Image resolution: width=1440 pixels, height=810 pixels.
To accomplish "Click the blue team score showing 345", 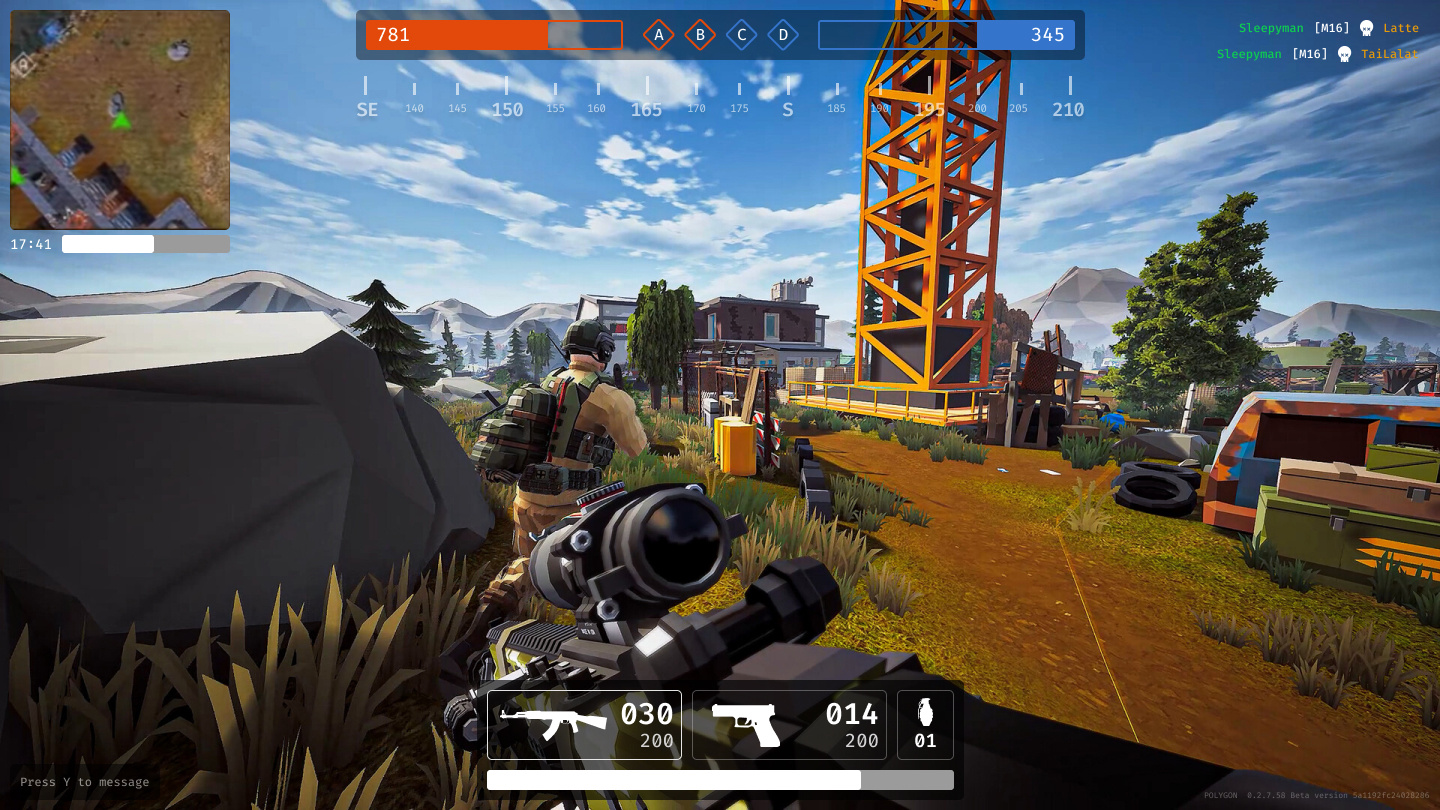I will click(1048, 35).
